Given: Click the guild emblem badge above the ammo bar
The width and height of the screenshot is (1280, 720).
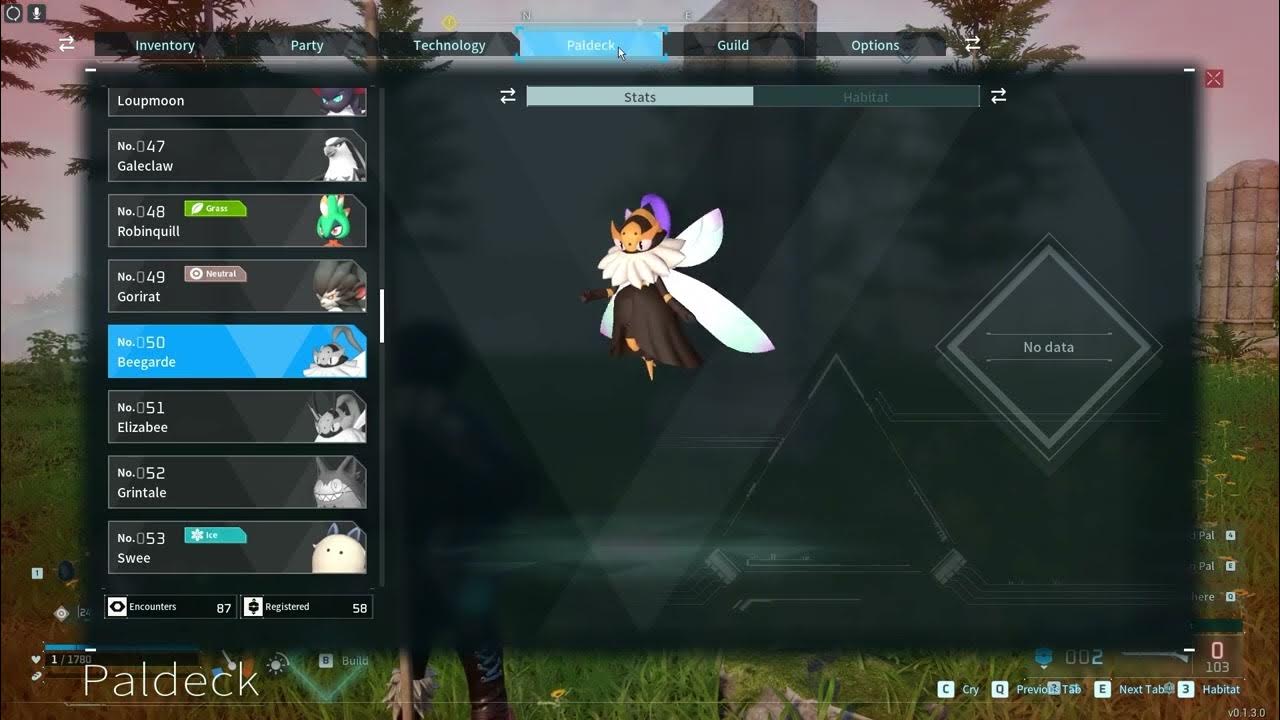Looking at the screenshot, I should [x=1043, y=658].
